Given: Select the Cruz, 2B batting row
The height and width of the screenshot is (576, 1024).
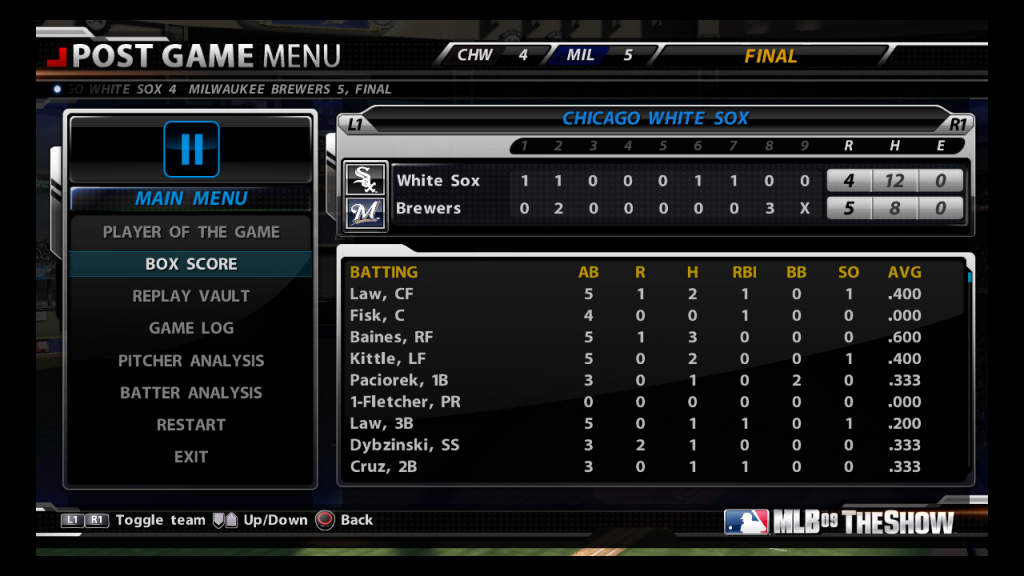Looking at the screenshot, I should [x=650, y=467].
